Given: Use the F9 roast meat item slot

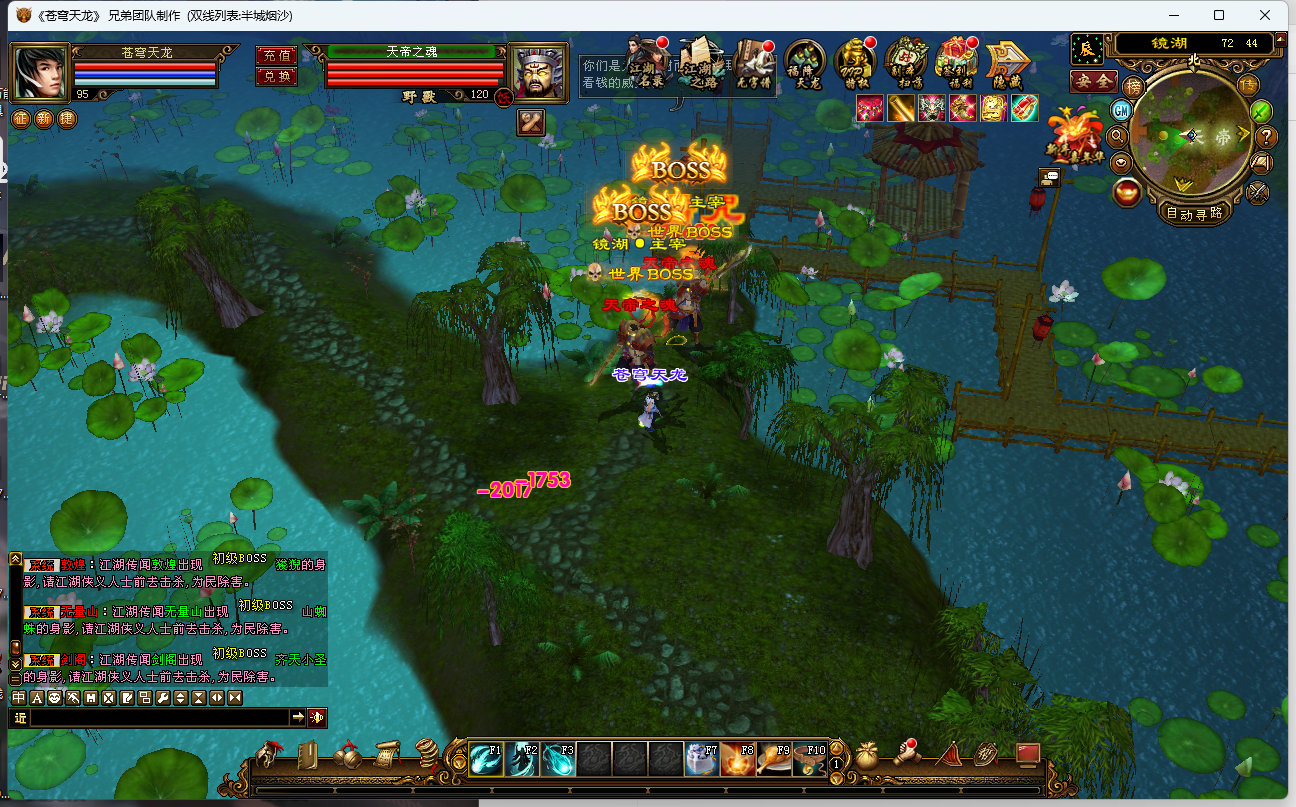Looking at the screenshot, I should 775,760.
